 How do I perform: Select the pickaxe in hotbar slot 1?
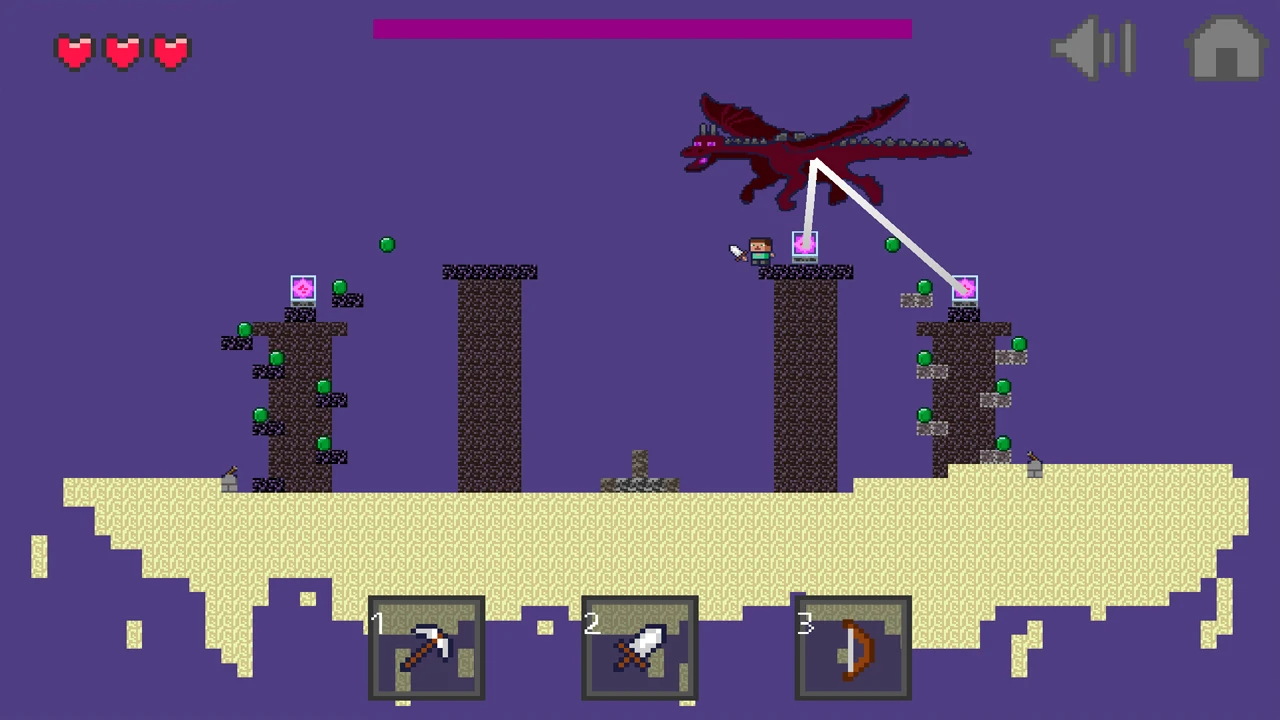[427, 648]
